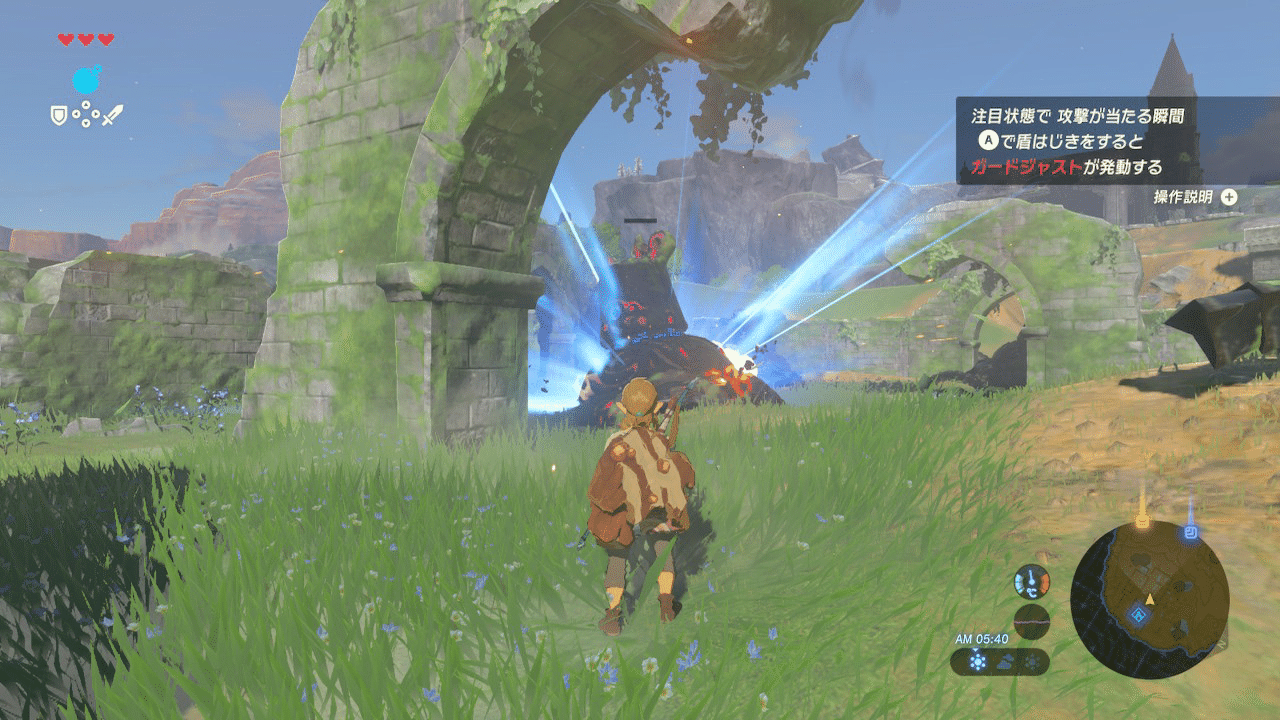Toggle the noise detection meter circle
Image resolution: width=1280 pixels, height=720 pixels.
click(x=1032, y=620)
